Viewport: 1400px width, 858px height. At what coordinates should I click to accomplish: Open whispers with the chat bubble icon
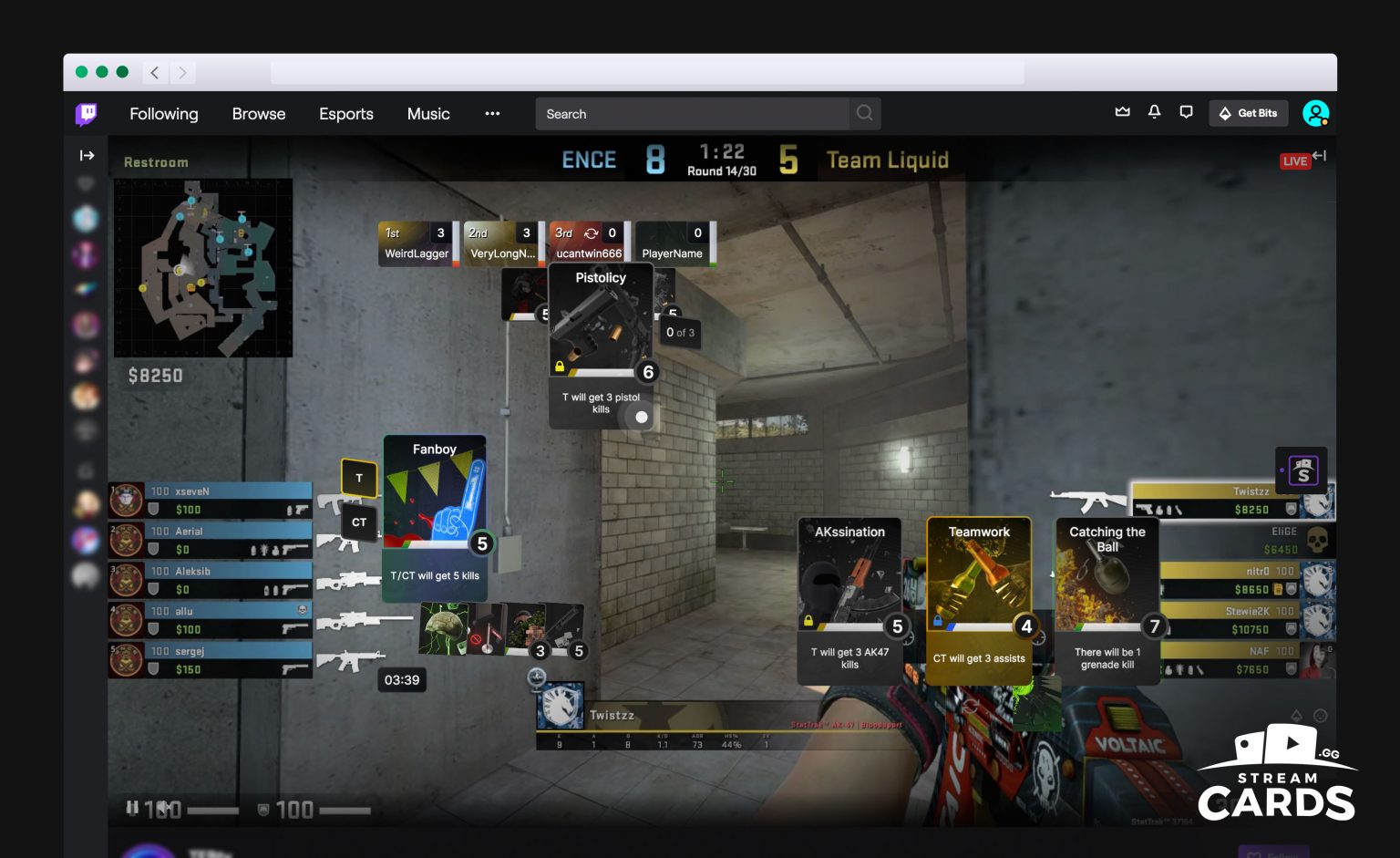click(x=1186, y=112)
